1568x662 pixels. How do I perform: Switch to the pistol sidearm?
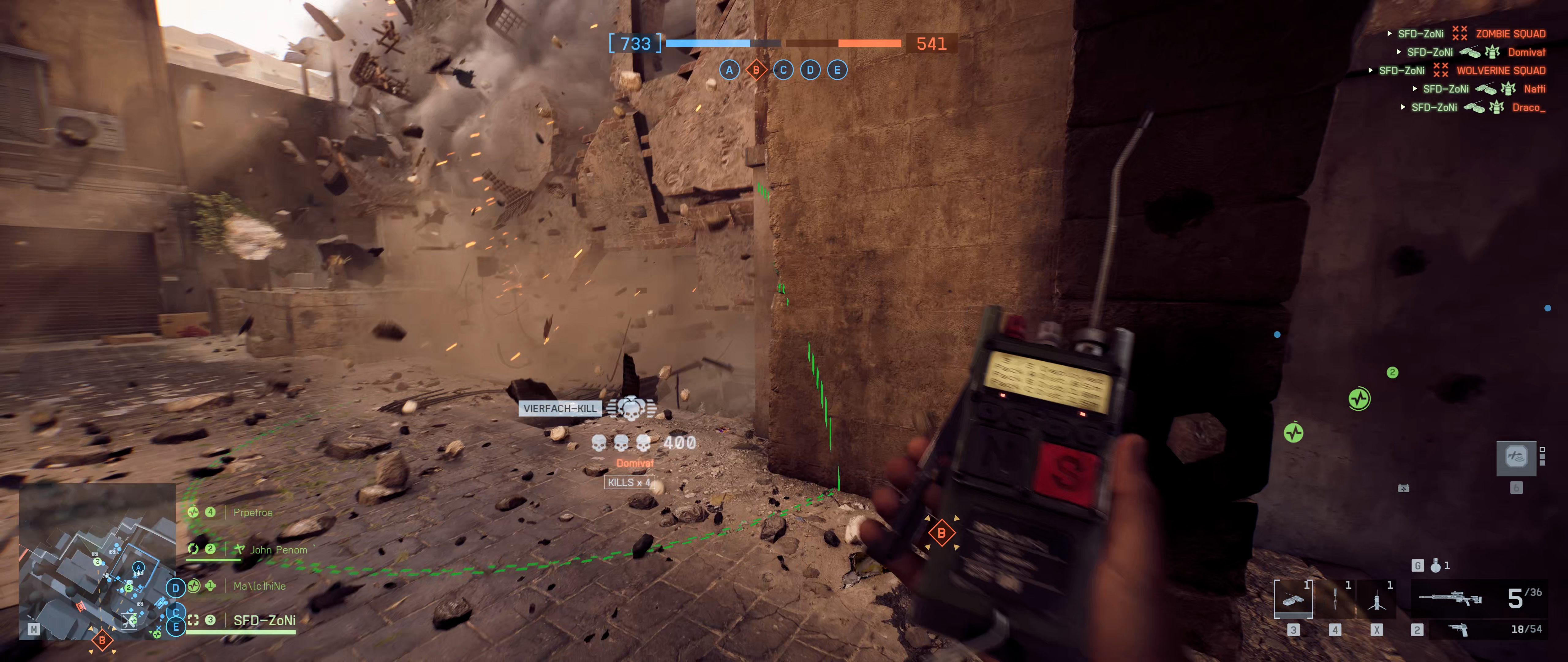coord(1458,630)
